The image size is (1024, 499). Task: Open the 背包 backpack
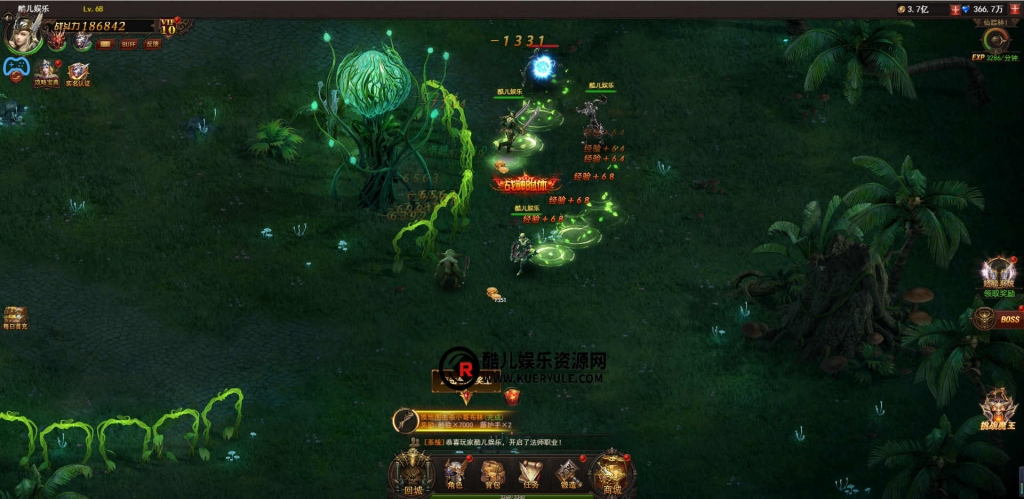[x=492, y=473]
